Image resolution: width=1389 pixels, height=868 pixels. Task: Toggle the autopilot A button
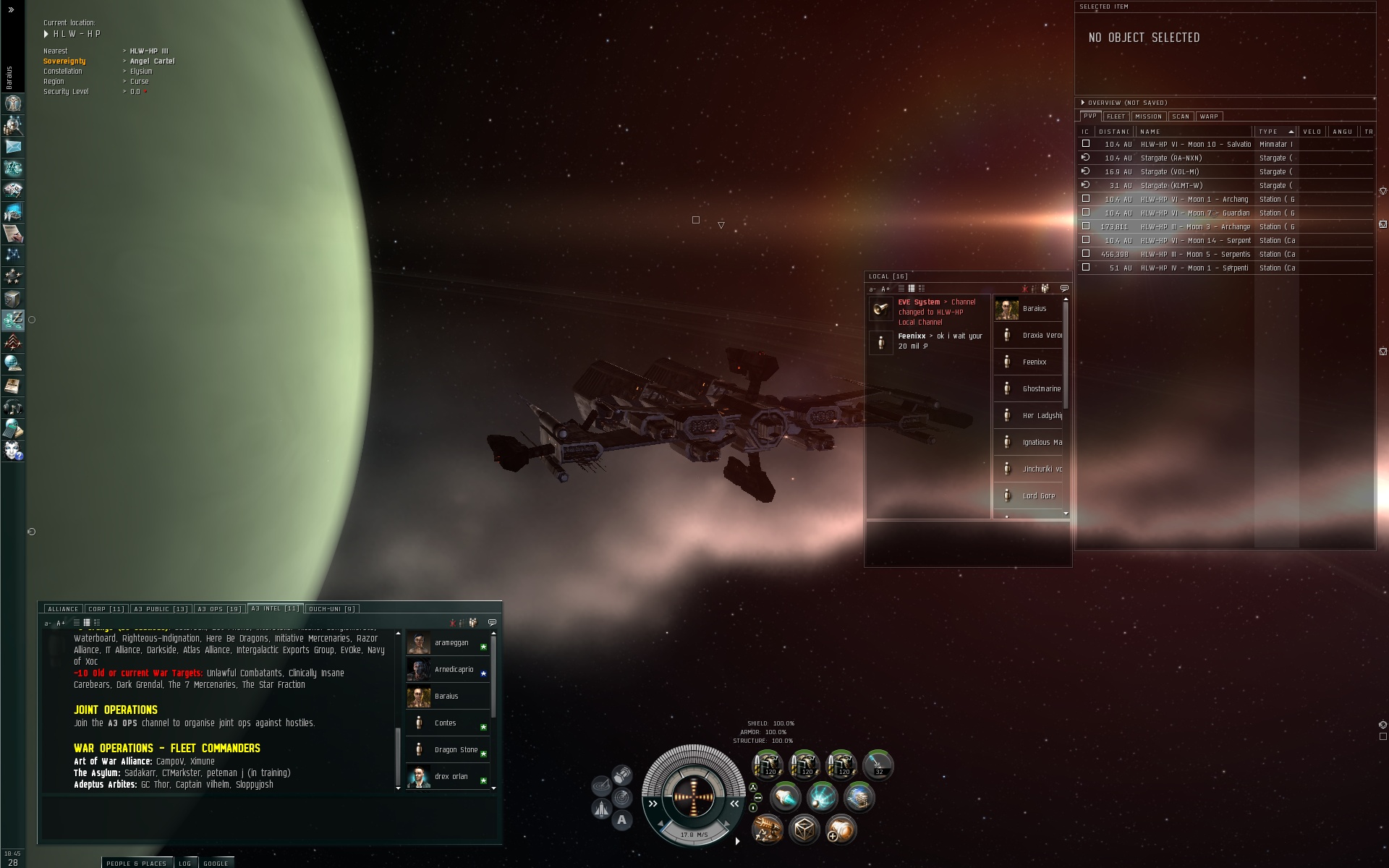coord(621,820)
